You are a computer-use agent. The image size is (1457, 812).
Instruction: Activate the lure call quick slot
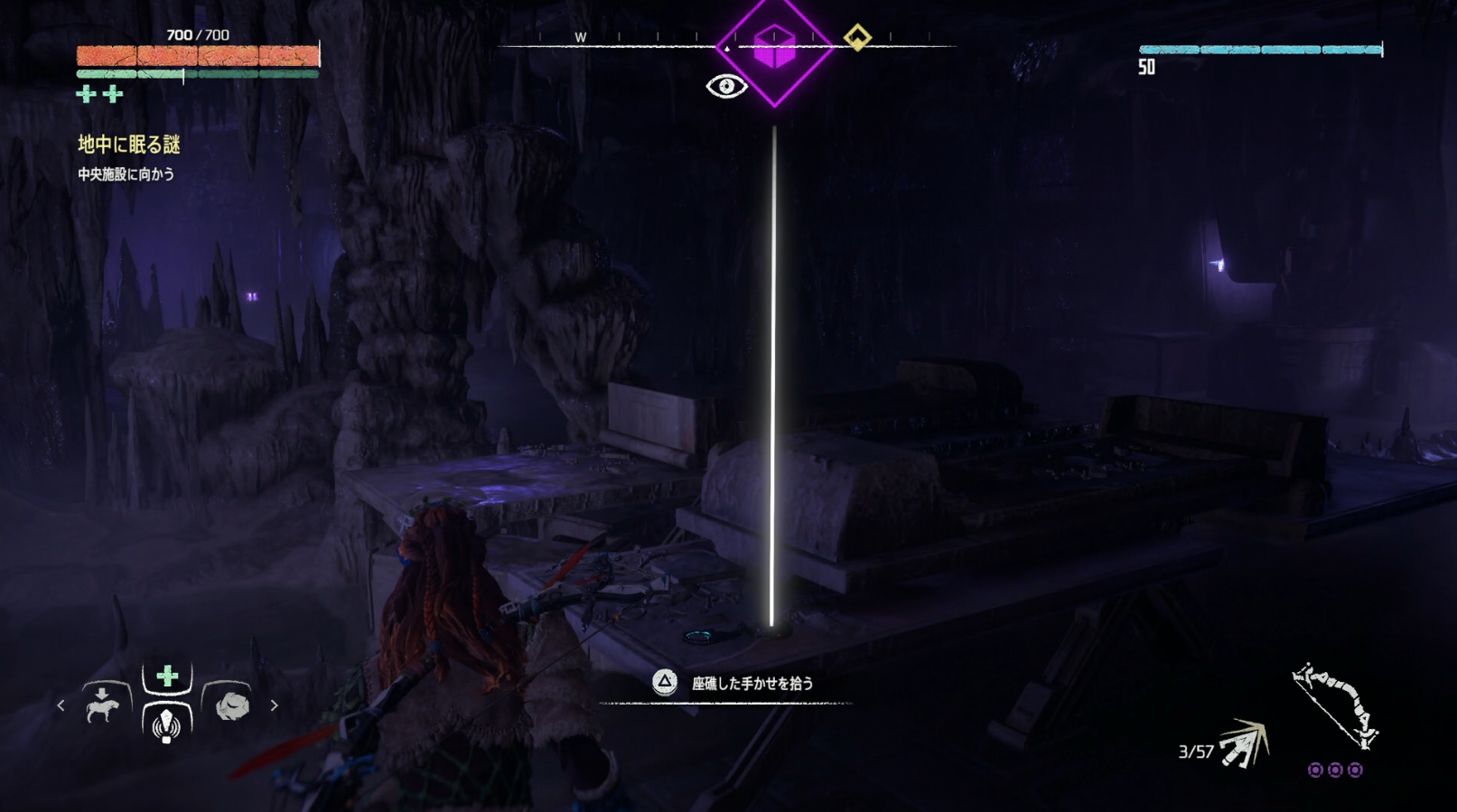coord(167,723)
